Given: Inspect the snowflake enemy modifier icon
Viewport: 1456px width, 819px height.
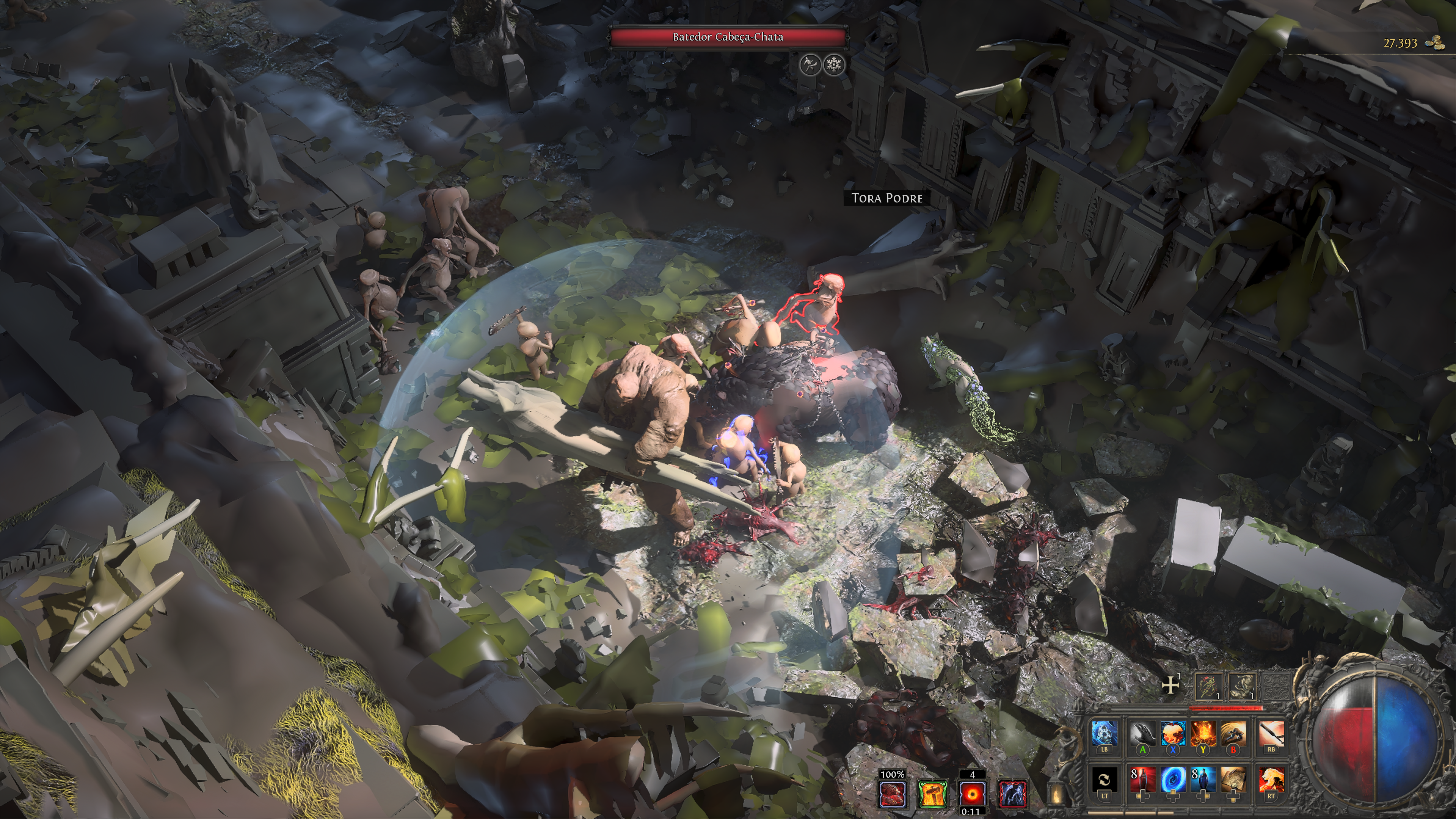Looking at the screenshot, I should (x=834, y=64).
